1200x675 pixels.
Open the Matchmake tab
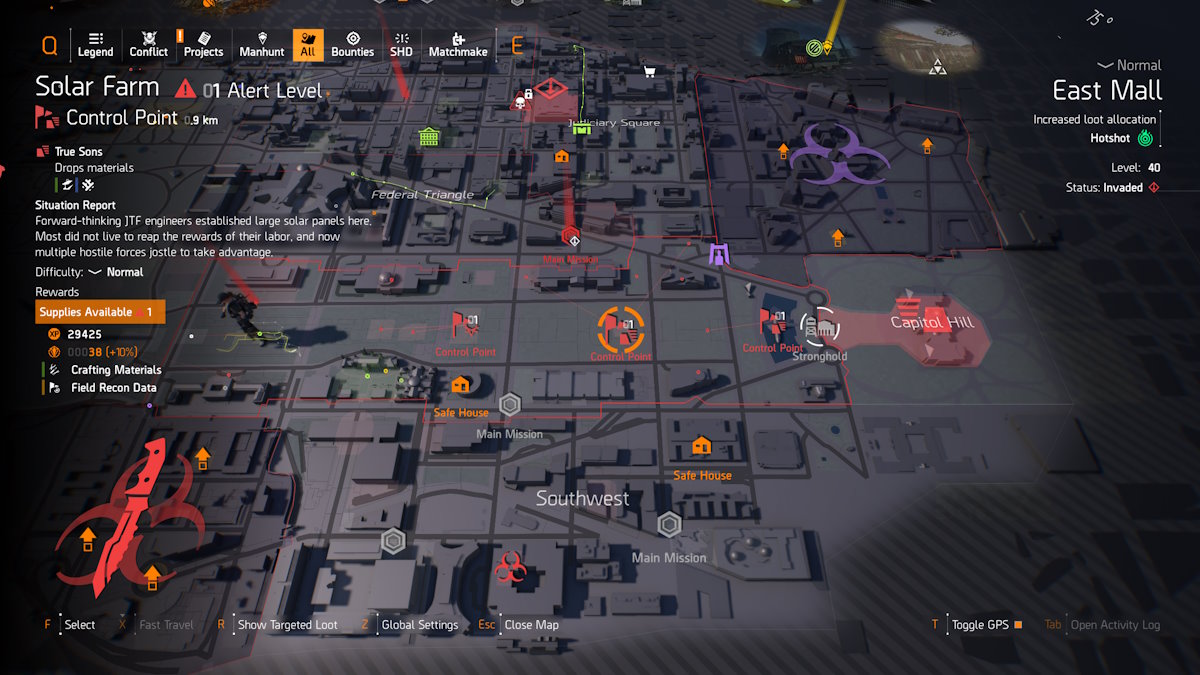458,44
